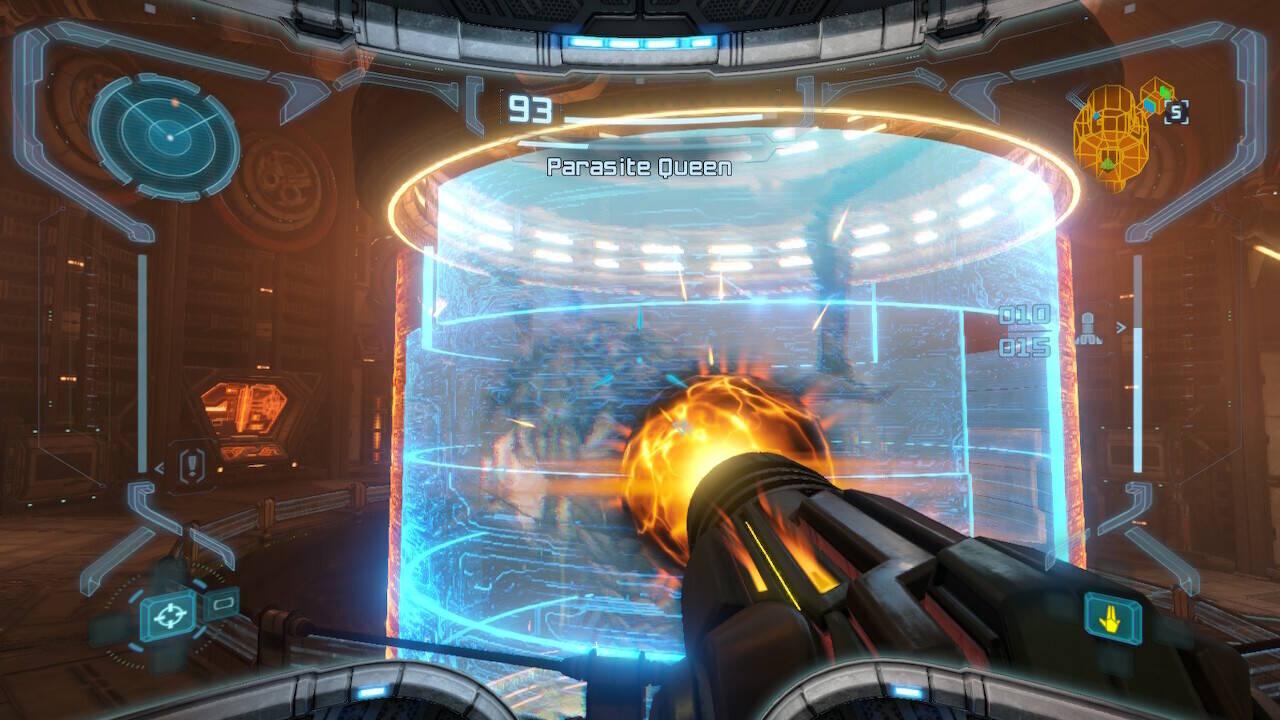Viewport: 1280px width, 720px height.
Task: Select the Combat Visor crosshair icon
Action: (167, 616)
